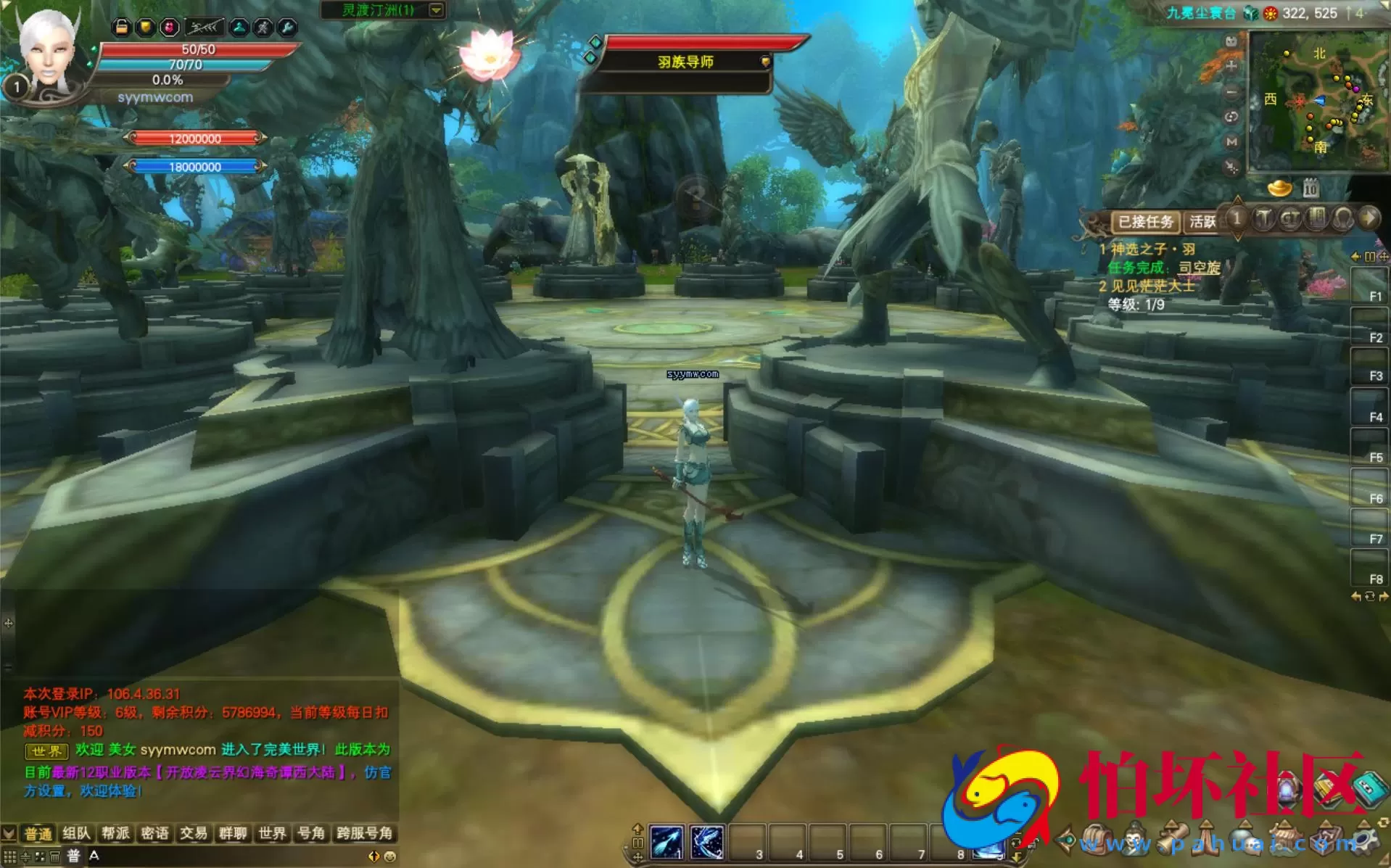
Task: Click the padlock icon above health bar
Action: (122, 28)
